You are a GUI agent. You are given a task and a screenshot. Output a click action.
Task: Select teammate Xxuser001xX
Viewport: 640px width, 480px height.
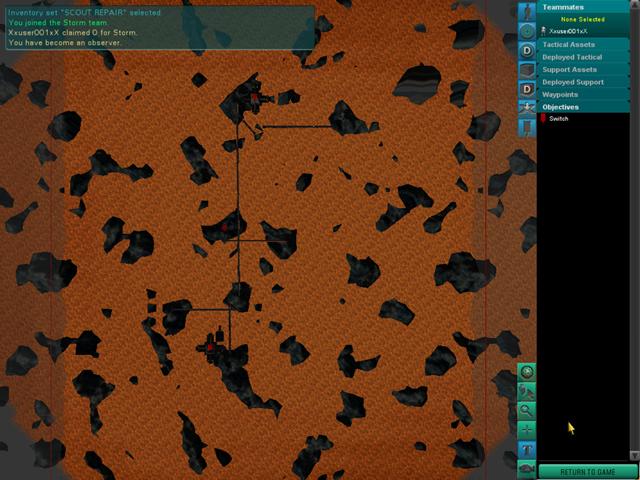coord(568,32)
